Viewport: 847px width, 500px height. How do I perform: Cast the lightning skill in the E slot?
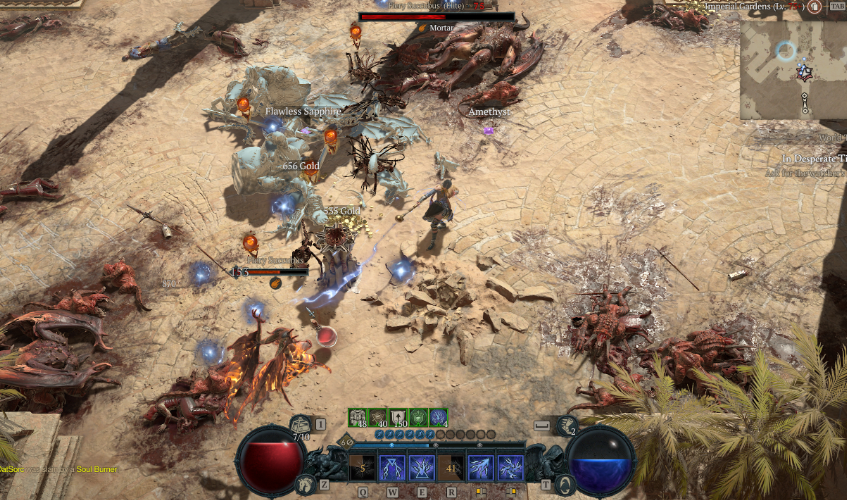point(421,467)
